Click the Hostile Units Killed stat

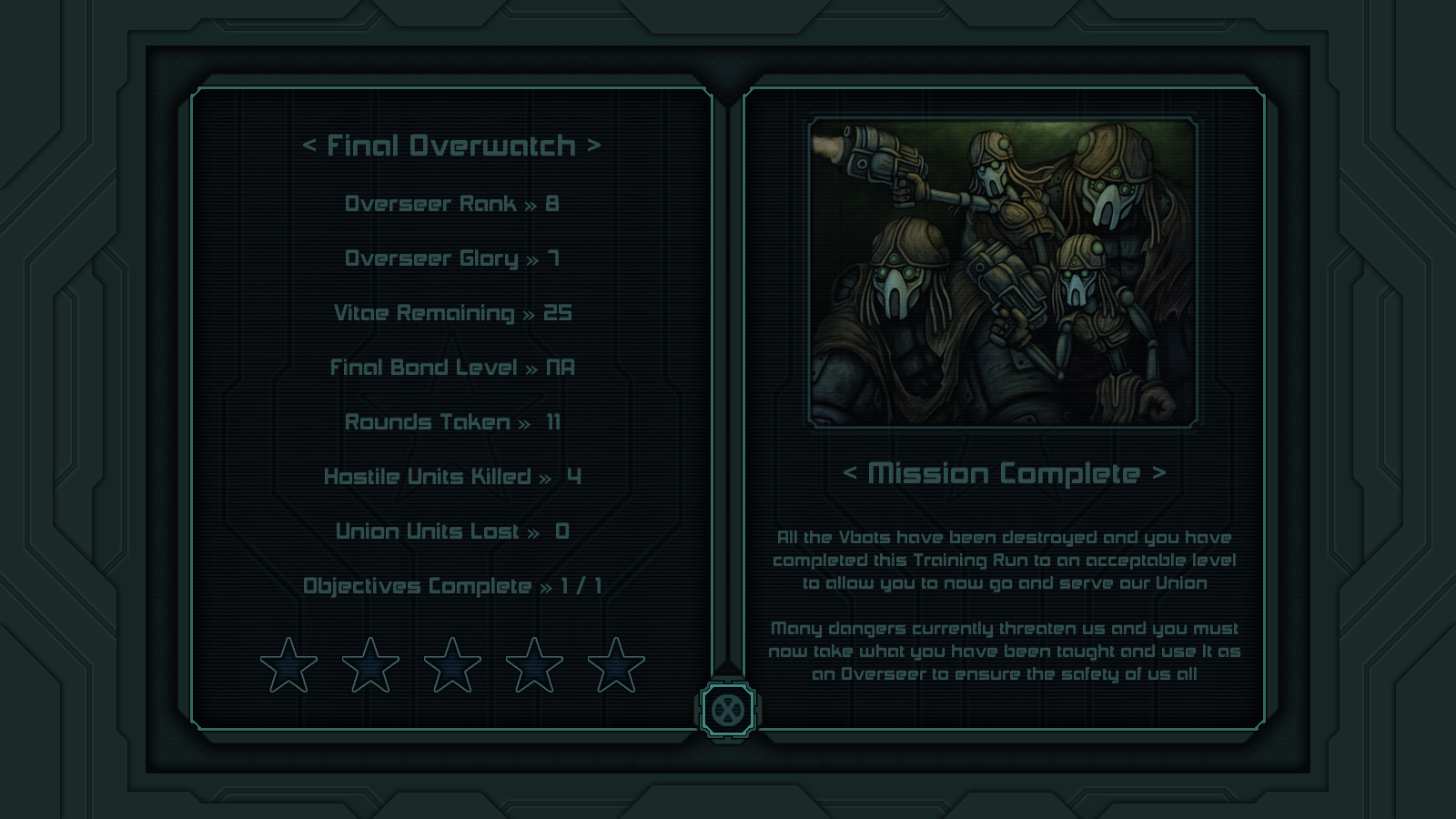454,476
